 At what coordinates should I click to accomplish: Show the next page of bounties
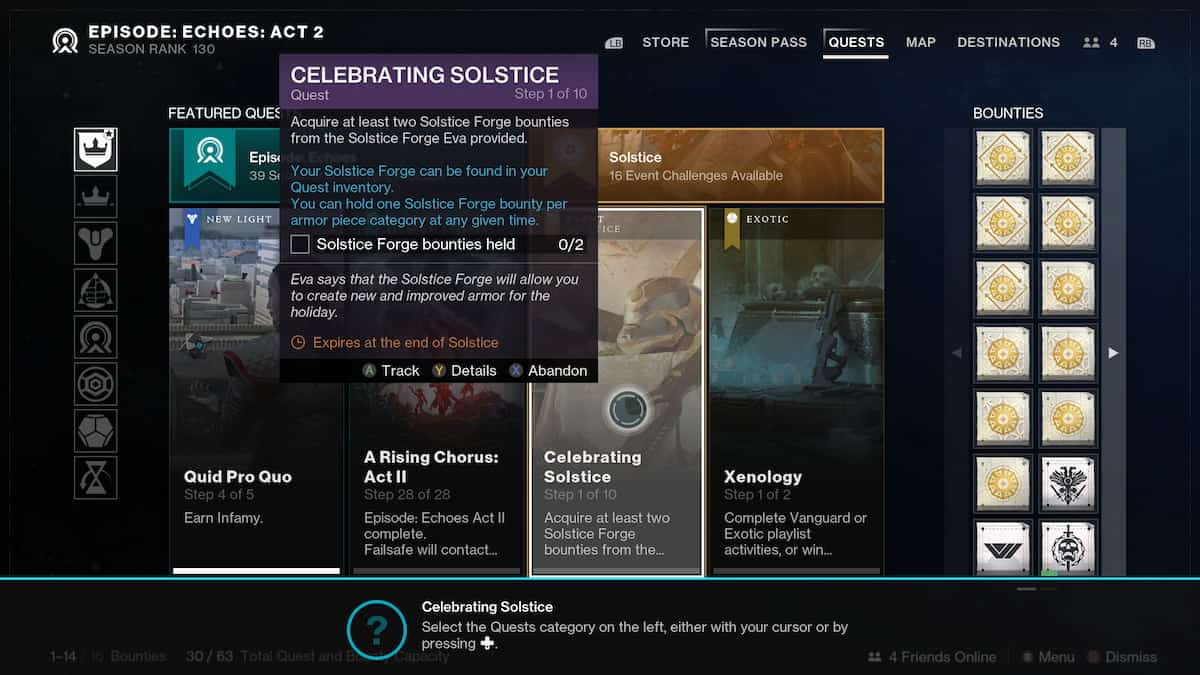tap(1113, 353)
